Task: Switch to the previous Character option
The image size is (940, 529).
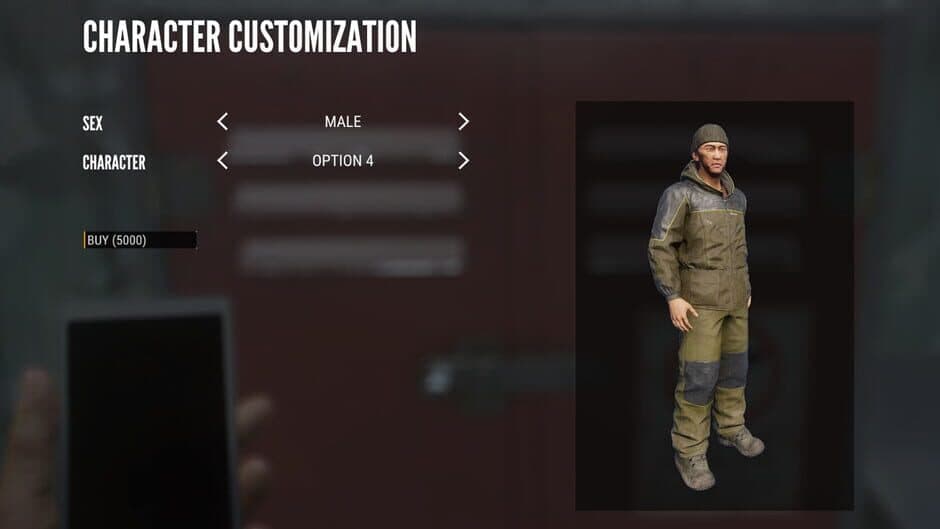Action: (222, 160)
